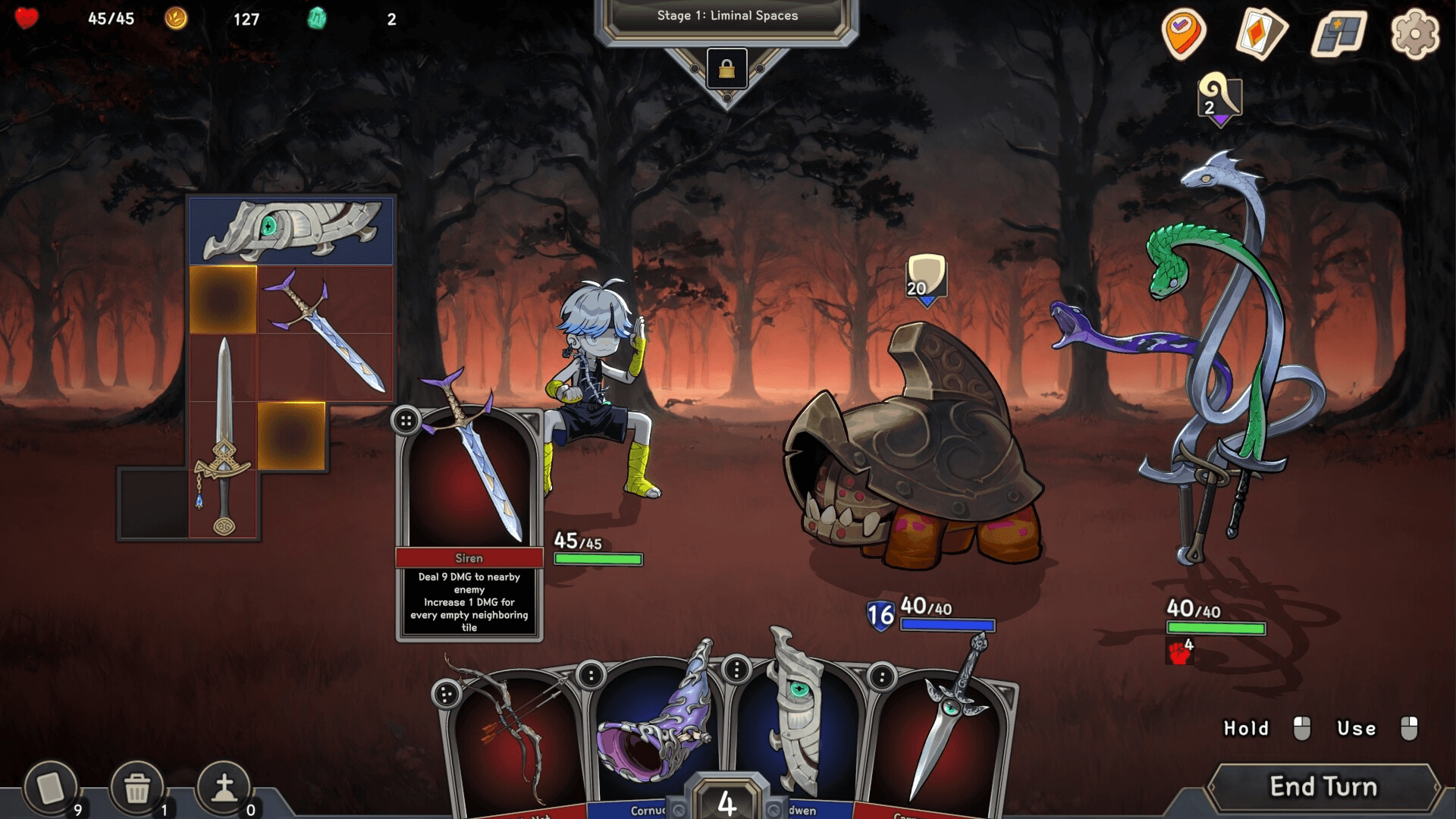Open the orange quest marker icon
The height and width of the screenshot is (819, 1456).
point(1183,34)
